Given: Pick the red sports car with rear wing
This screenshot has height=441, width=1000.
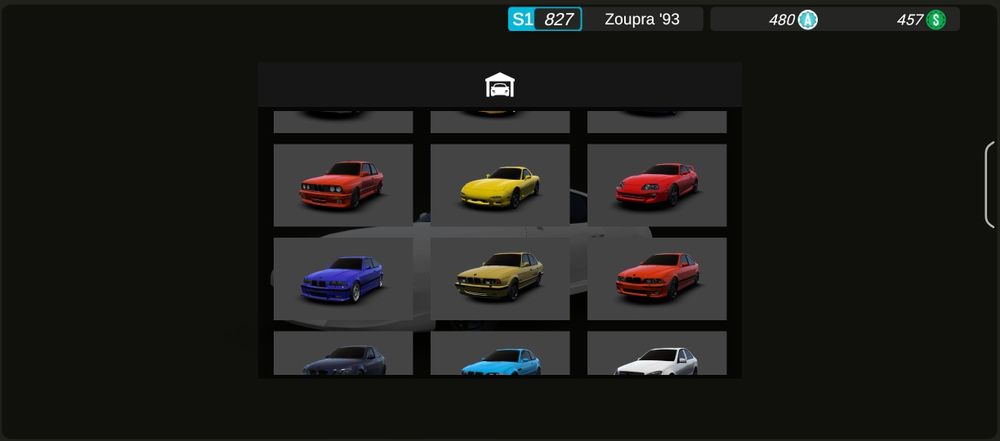Looking at the screenshot, I should click(x=657, y=185).
